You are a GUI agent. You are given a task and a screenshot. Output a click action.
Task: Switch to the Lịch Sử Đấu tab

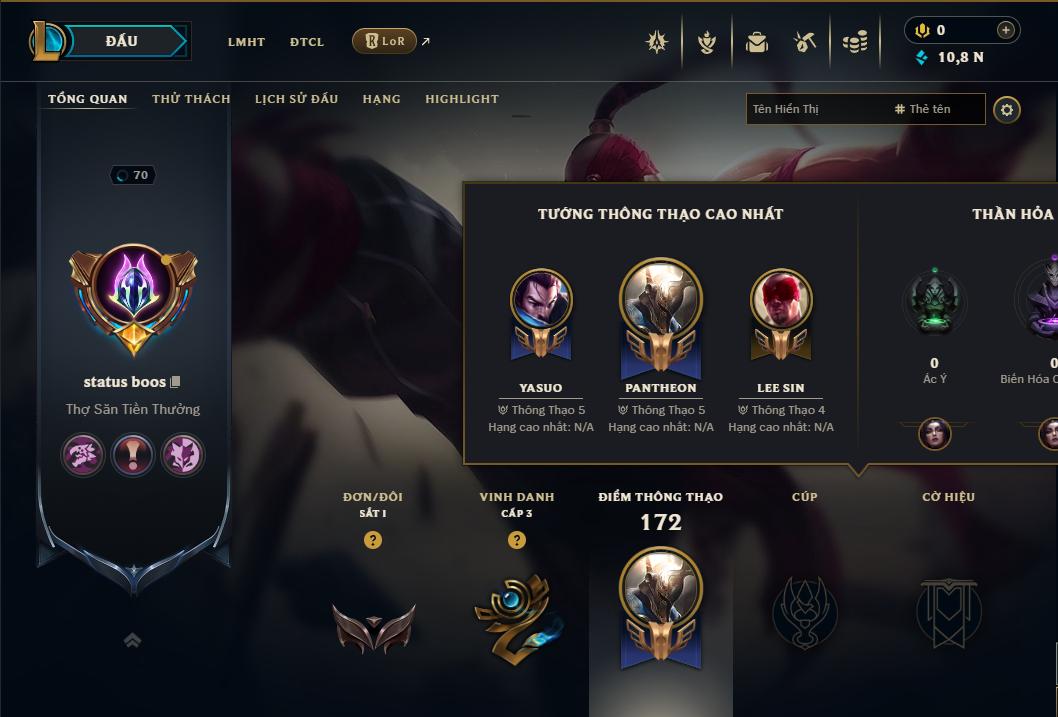[x=296, y=99]
